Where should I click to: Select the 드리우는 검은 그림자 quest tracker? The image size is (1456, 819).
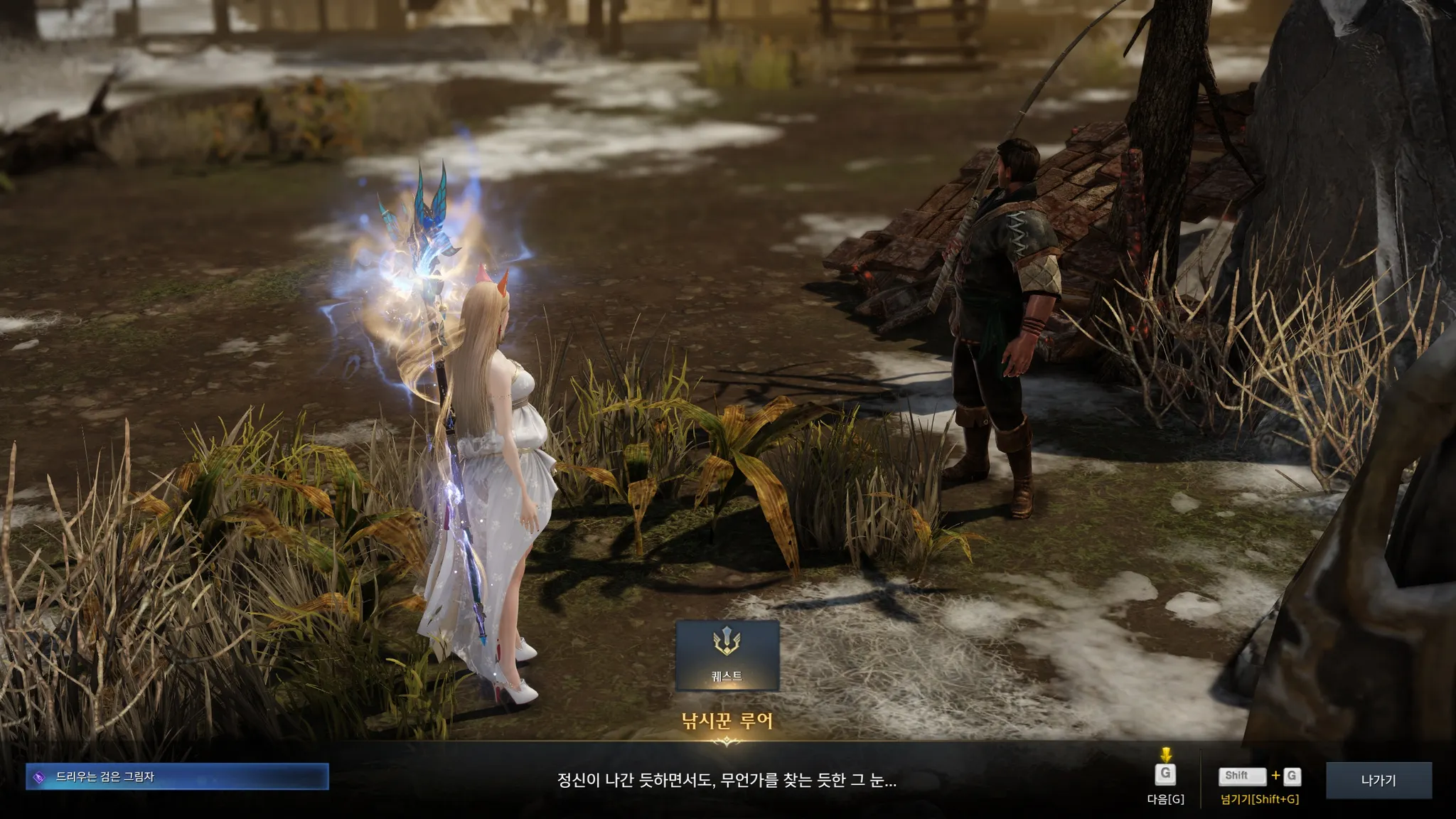pyautogui.click(x=177, y=776)
